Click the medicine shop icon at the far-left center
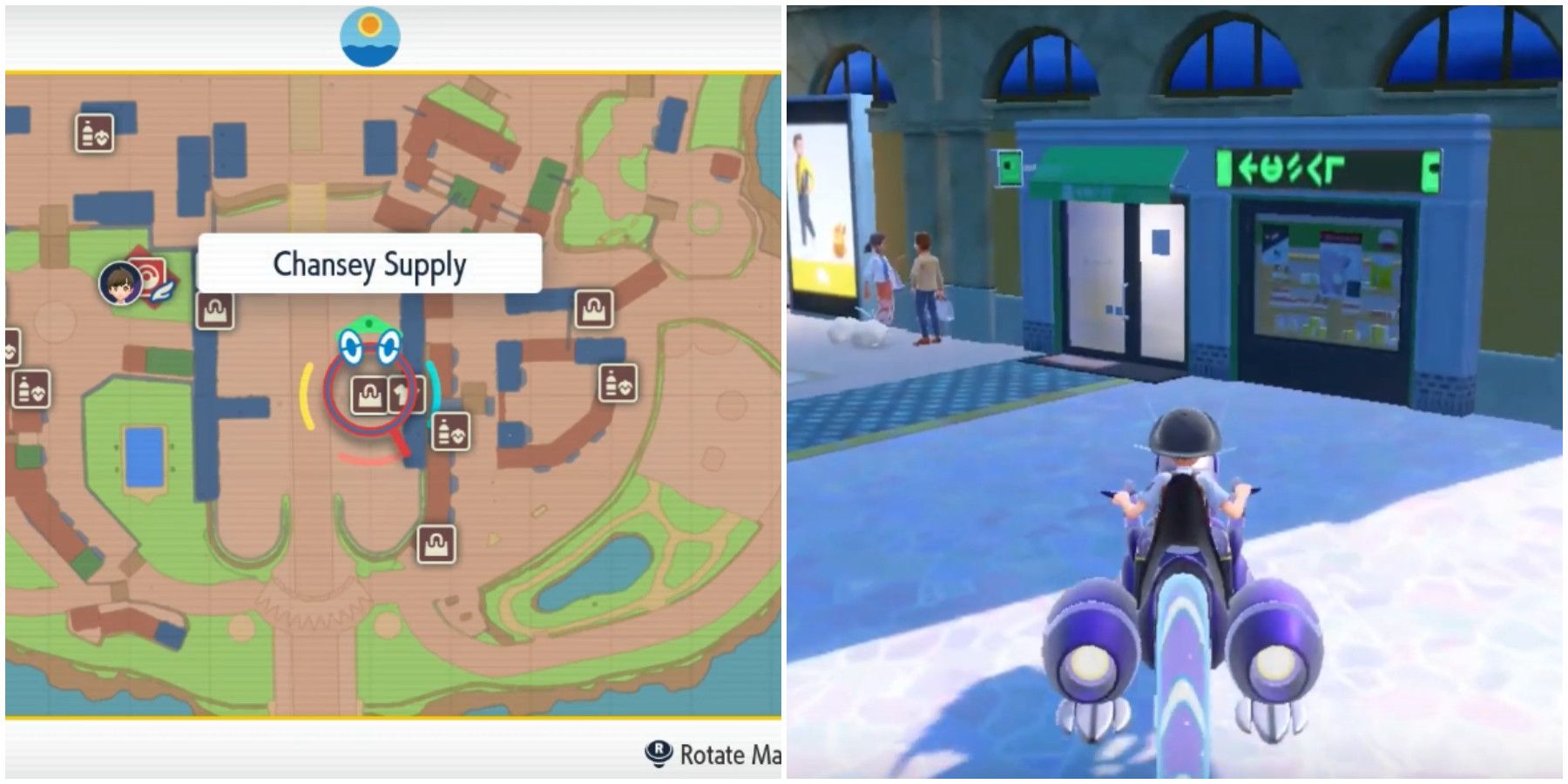The image size is (1568, 784). [29, 388]
